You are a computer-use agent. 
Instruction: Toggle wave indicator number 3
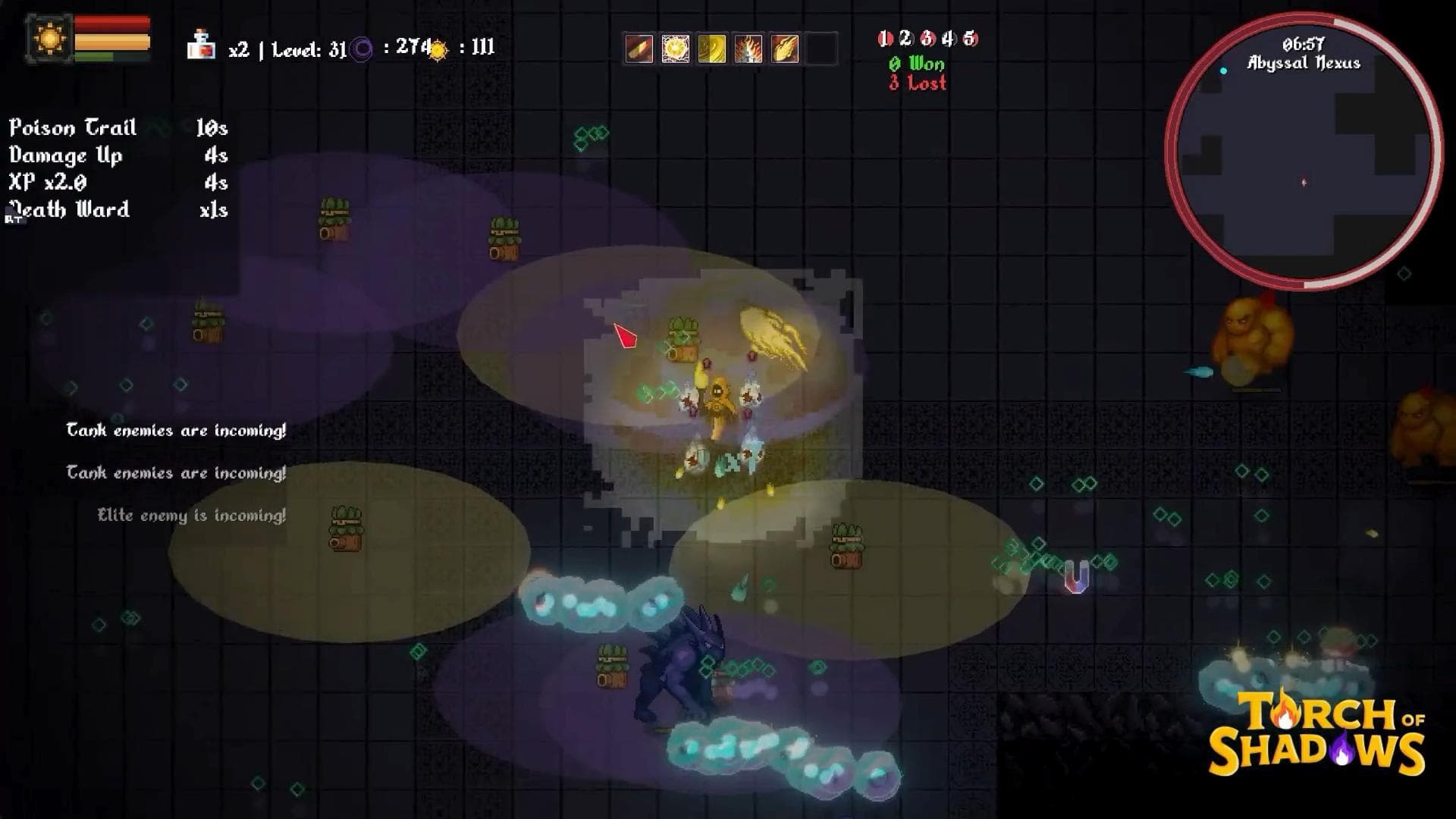click(x=926, y=39)
